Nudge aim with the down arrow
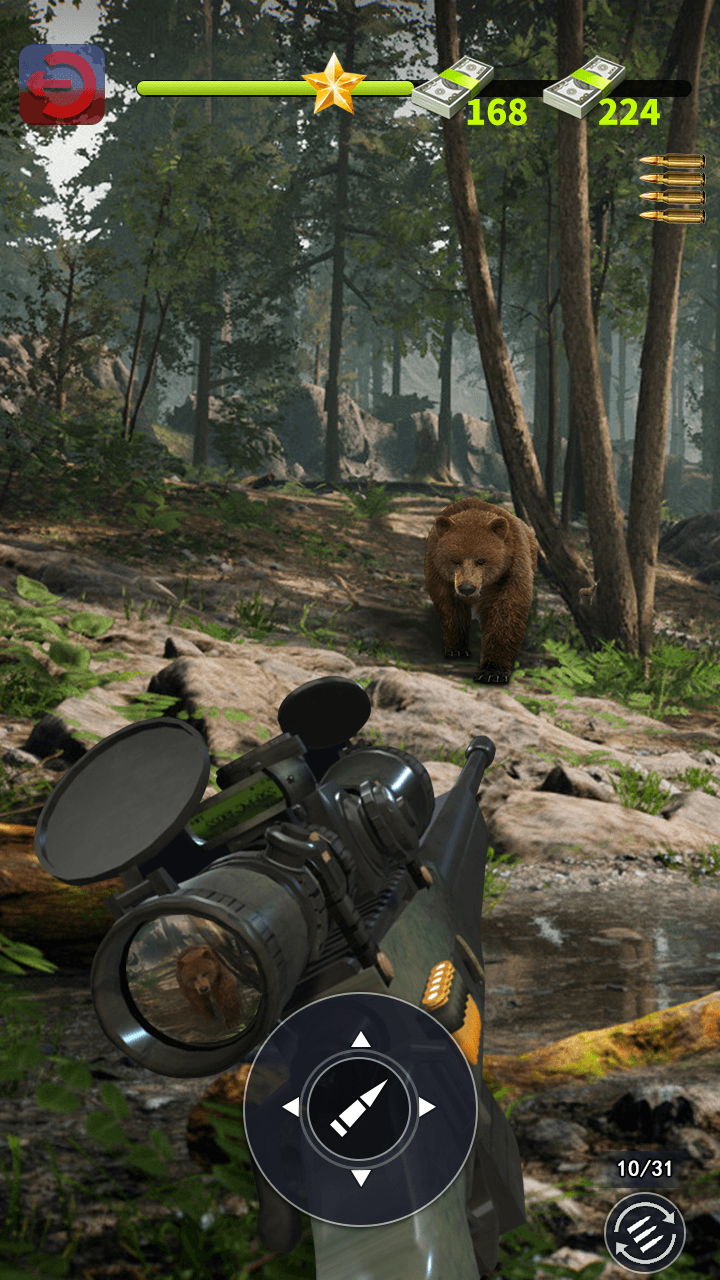The height and width of the screenshot is (1280, 720). (360, 1177)
